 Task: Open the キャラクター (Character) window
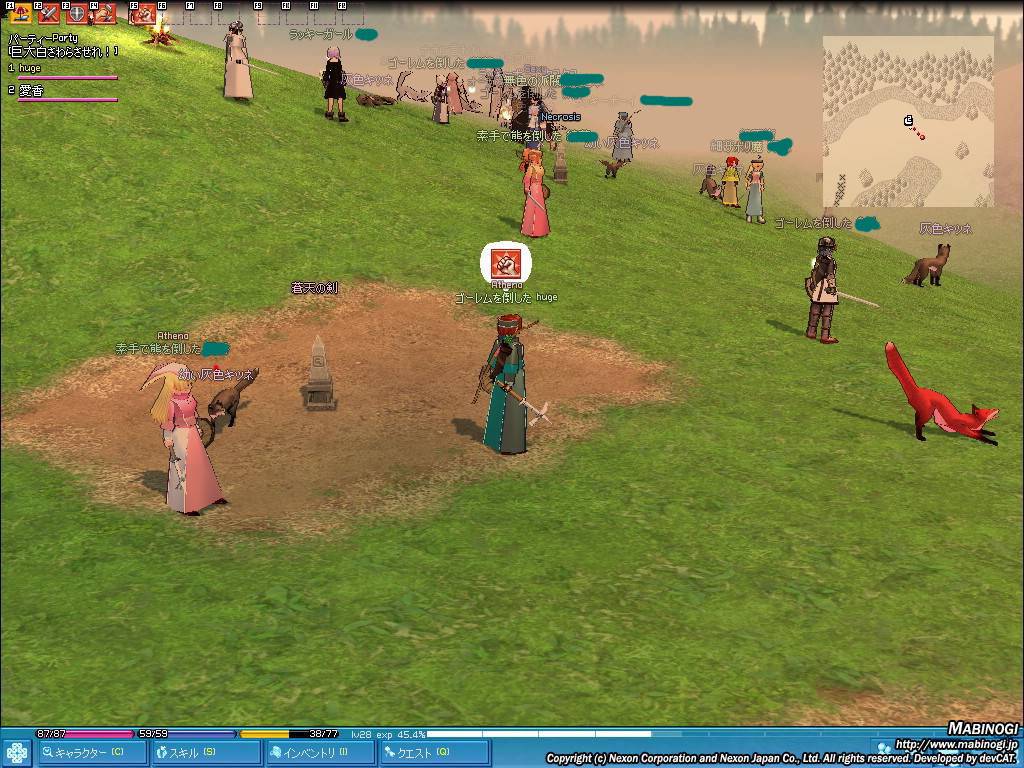92,752
